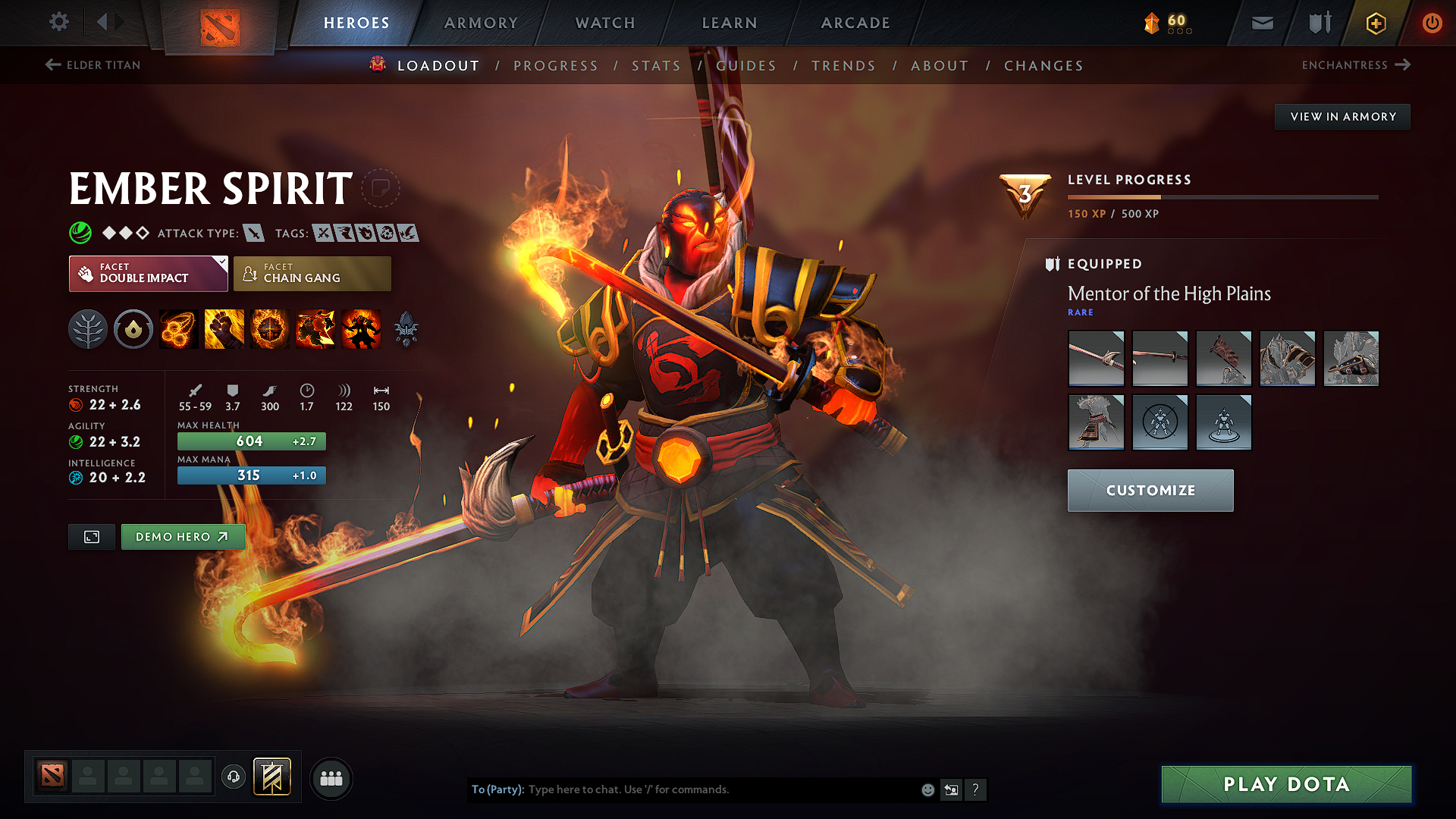Click the DEMO HERO button
Screen dimensions: 1456x819
pos(183,536)
